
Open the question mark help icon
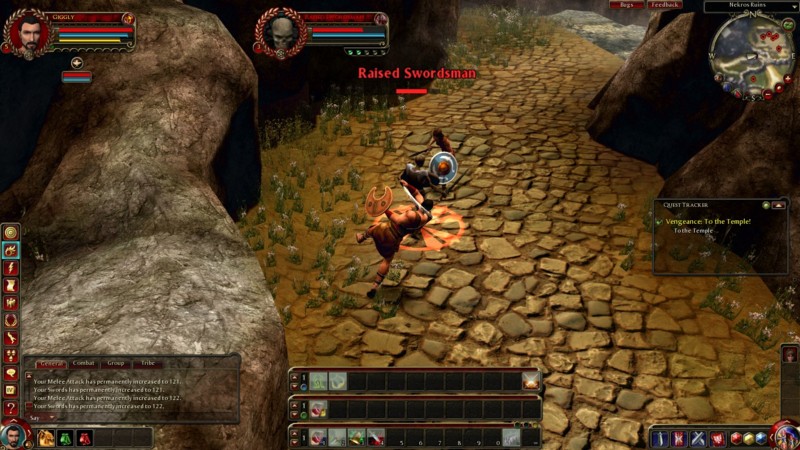(x=10, y=409)
